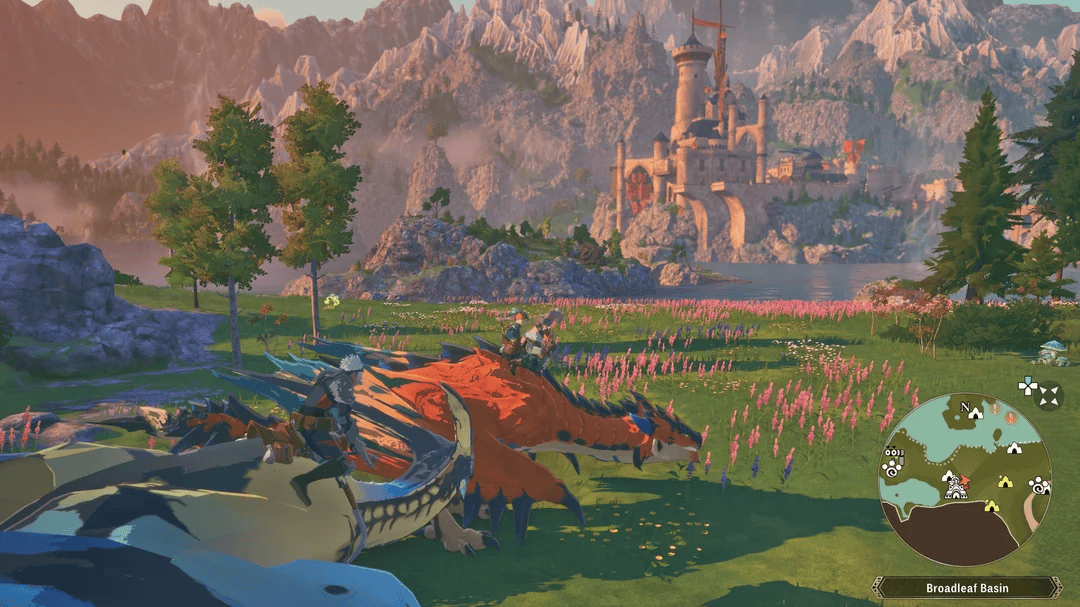Click the four-arrow expand map icon
Screen dimensions: 1080x607
pos(1048,395)
